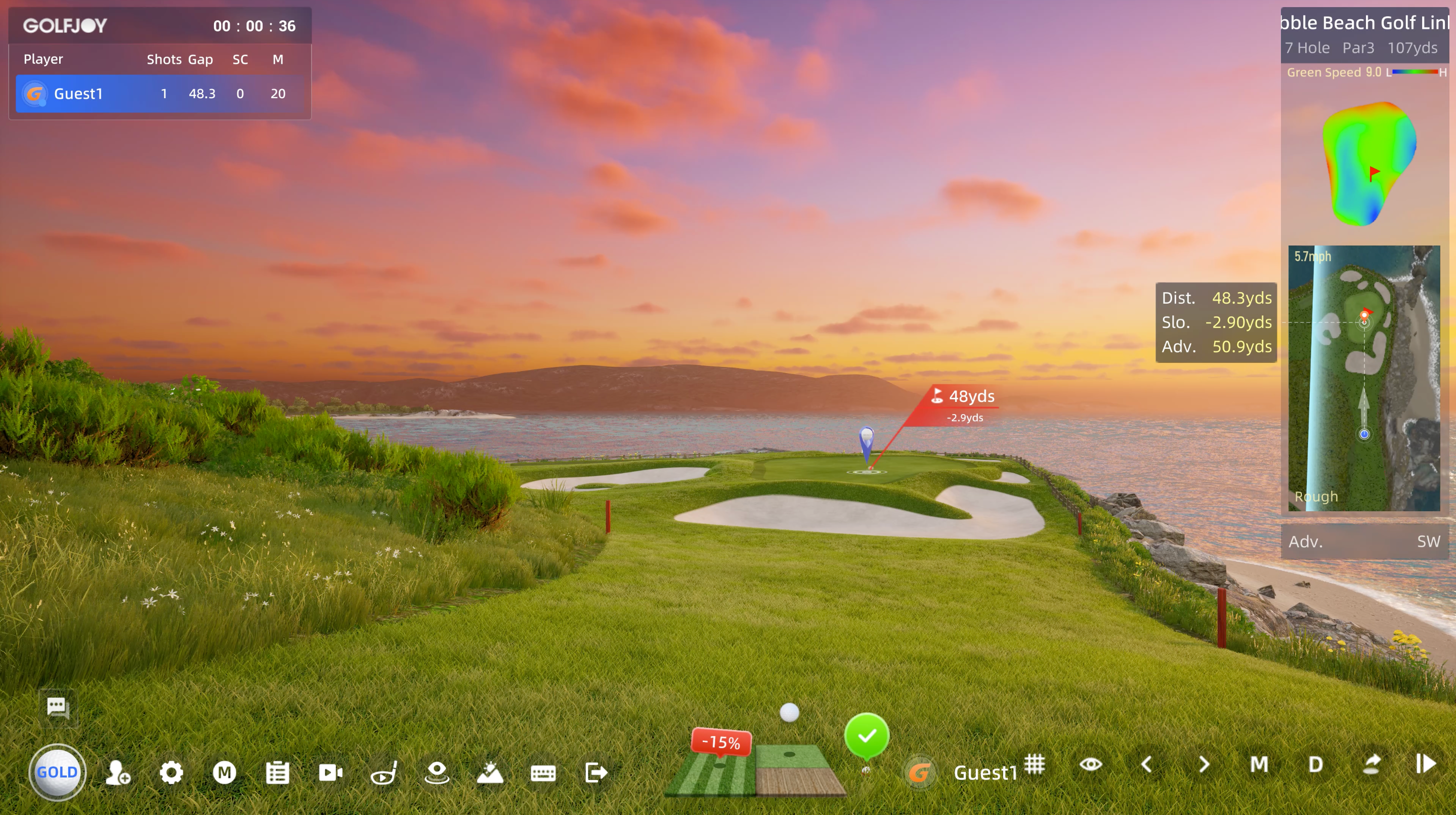Click Pebble Beach Golf Links hole header

pos(1364,23)
